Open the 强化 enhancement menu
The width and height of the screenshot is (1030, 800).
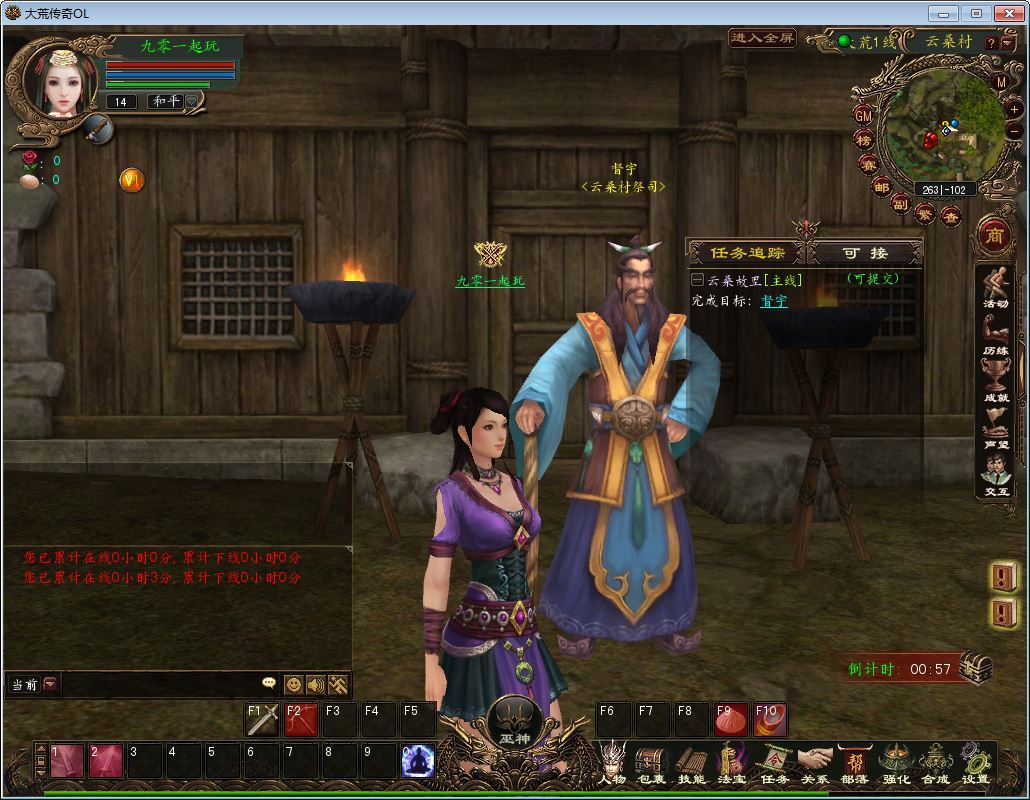coord(895,764)
